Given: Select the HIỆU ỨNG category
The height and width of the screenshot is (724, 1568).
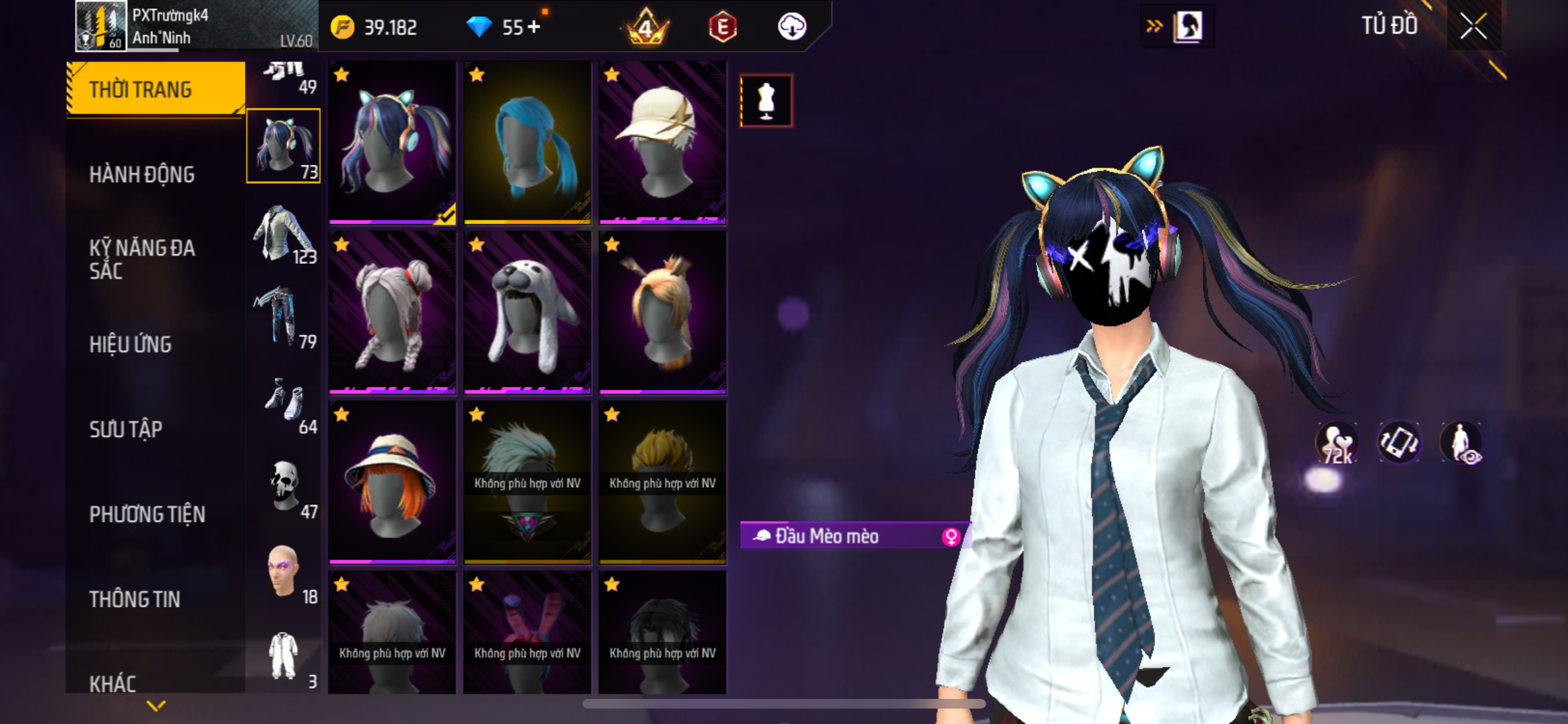Looking at the screenshot, I should (x=130, y=344).
